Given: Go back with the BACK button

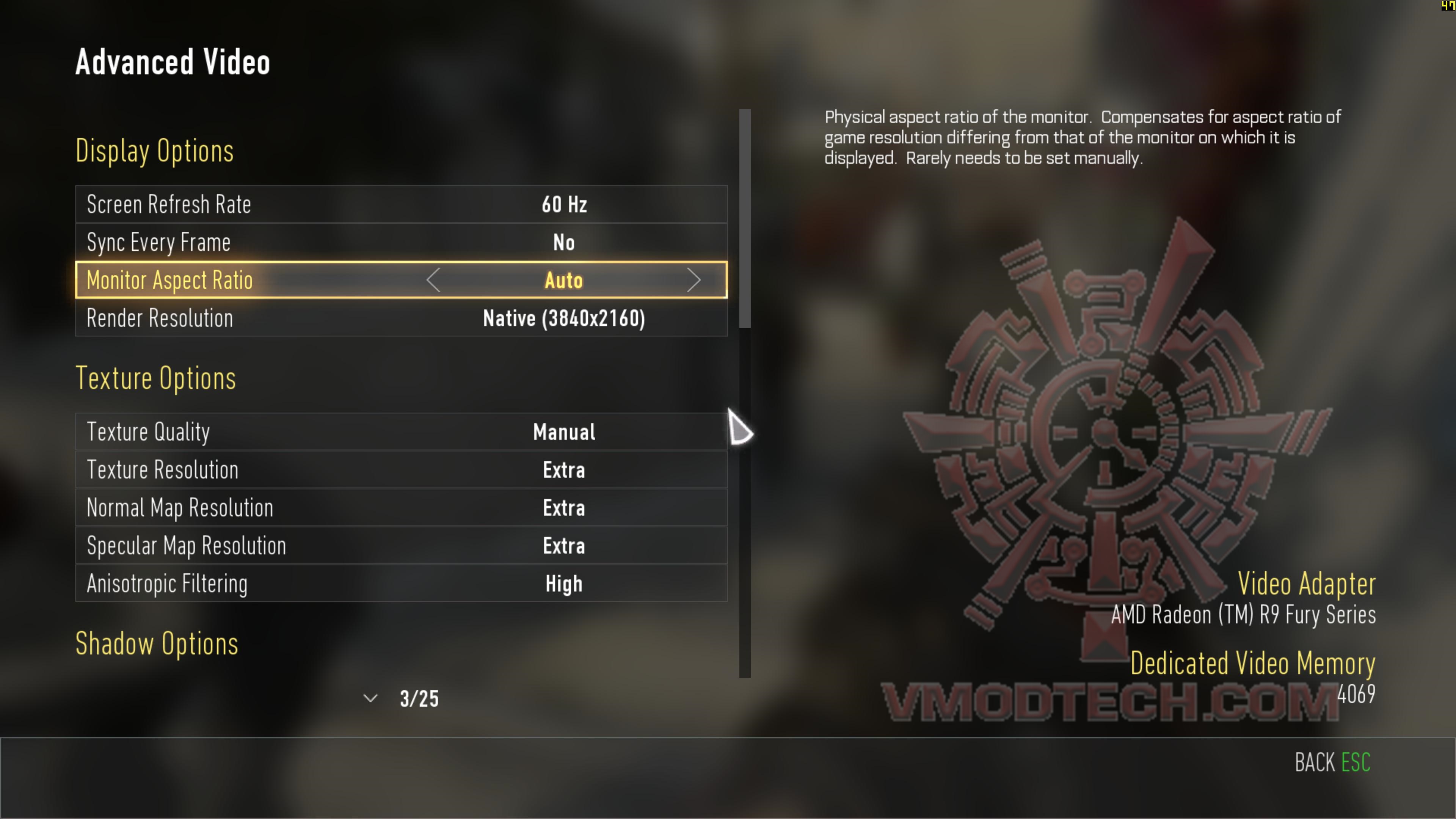Looking at the screenshot, I should click(x=1332, y=763).
